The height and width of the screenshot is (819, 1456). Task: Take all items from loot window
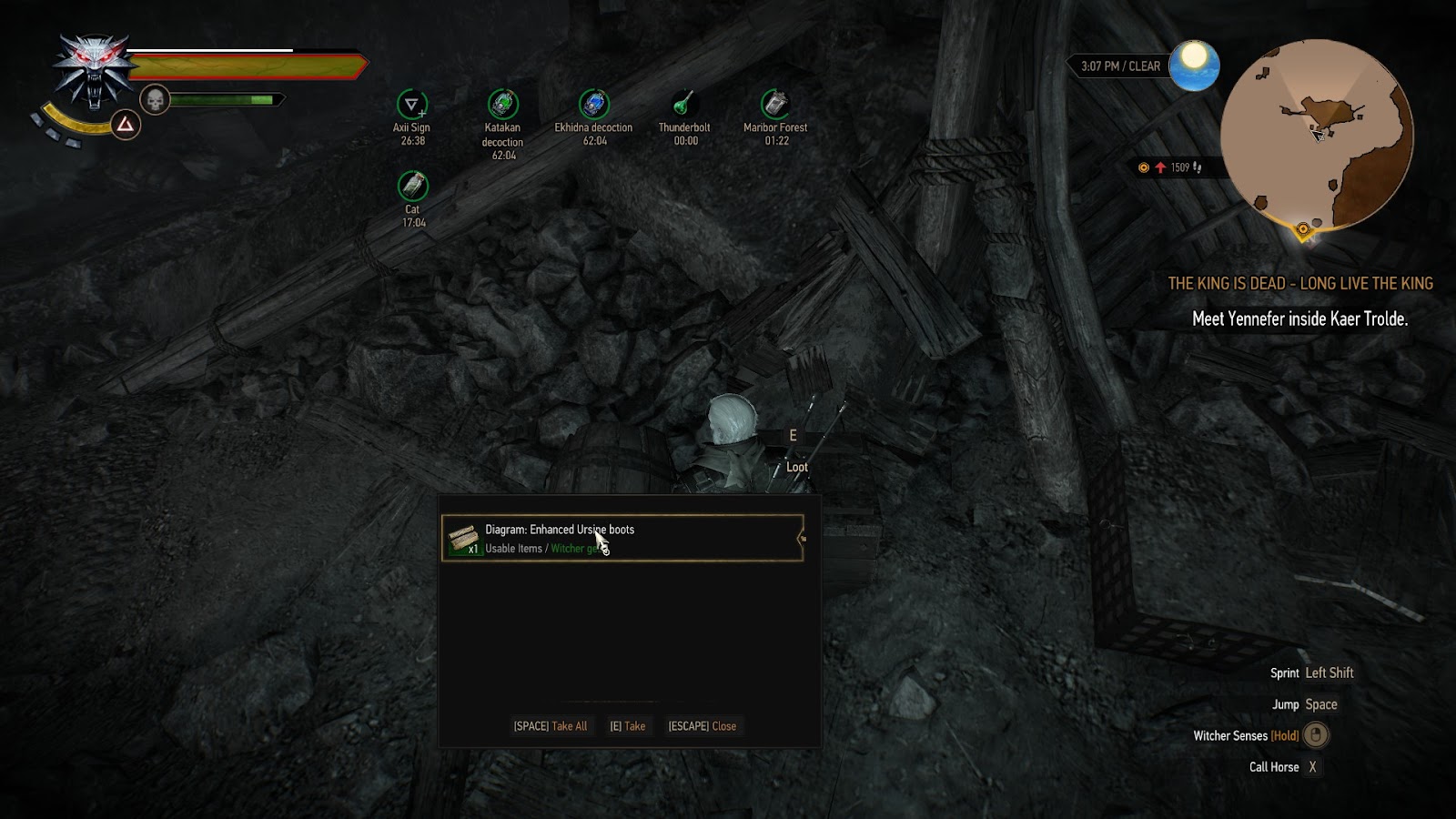550,726
